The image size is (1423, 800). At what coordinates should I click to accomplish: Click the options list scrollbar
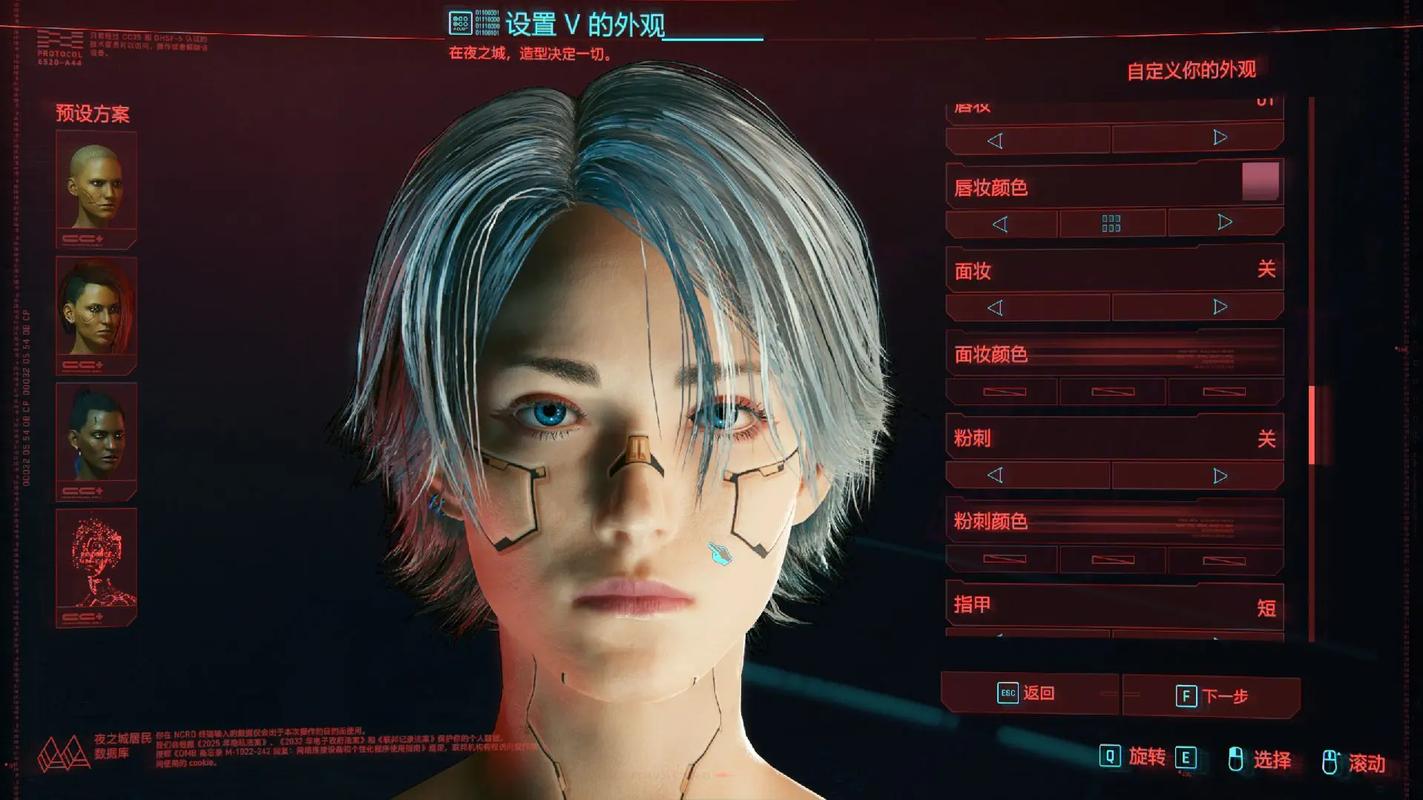click(x=1312, y=425)
